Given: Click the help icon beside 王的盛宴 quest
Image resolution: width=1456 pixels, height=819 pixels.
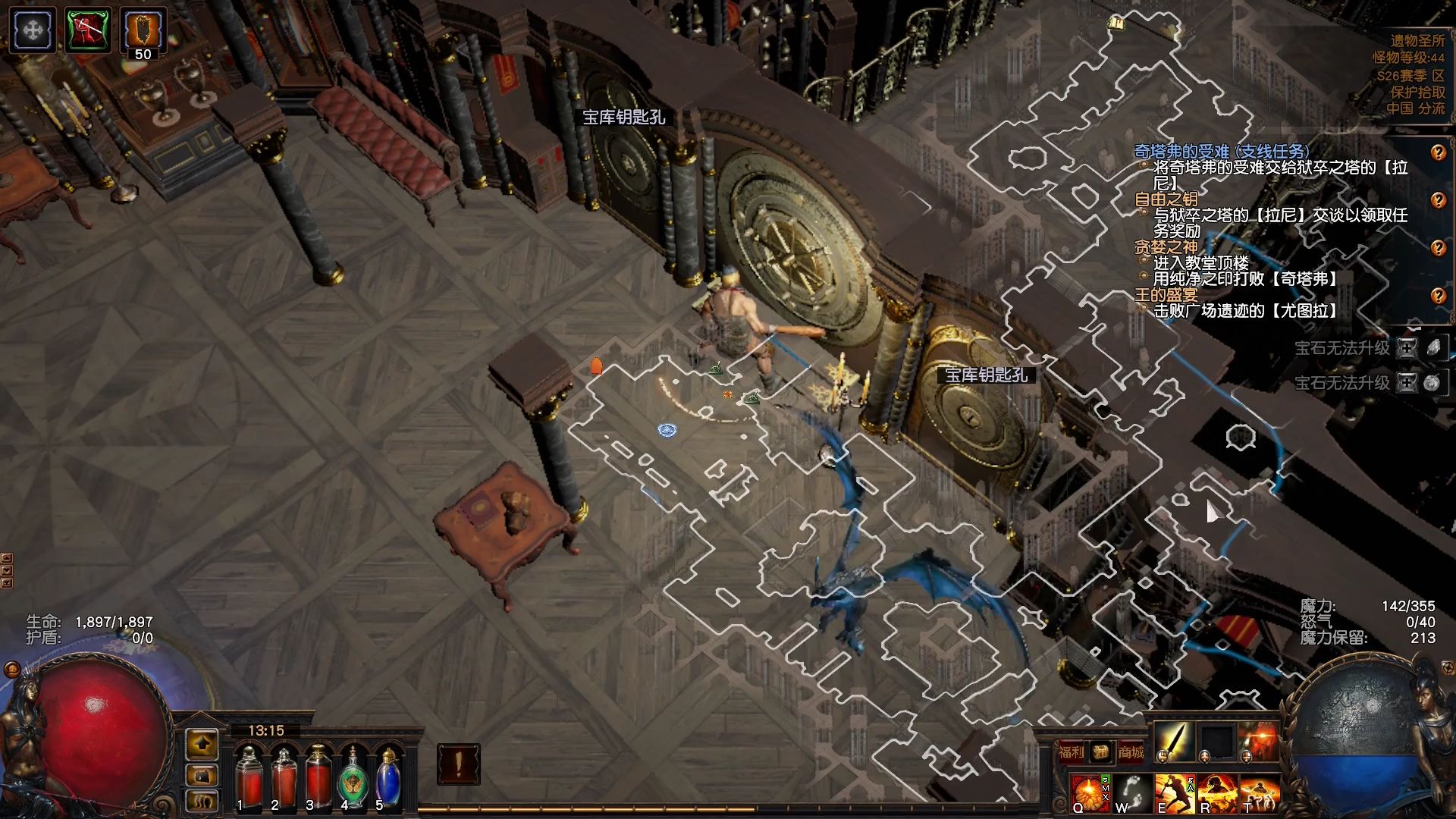Looking at the screenshot, I should point(1438,296).
